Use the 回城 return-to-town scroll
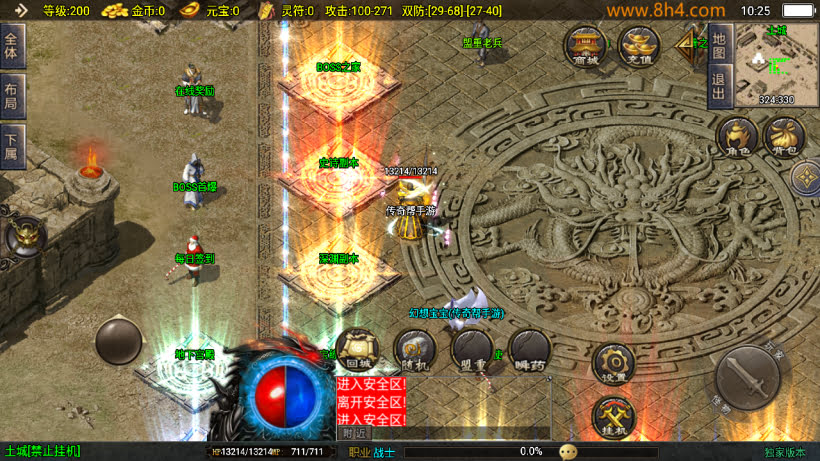 click(x=357, y=350)
